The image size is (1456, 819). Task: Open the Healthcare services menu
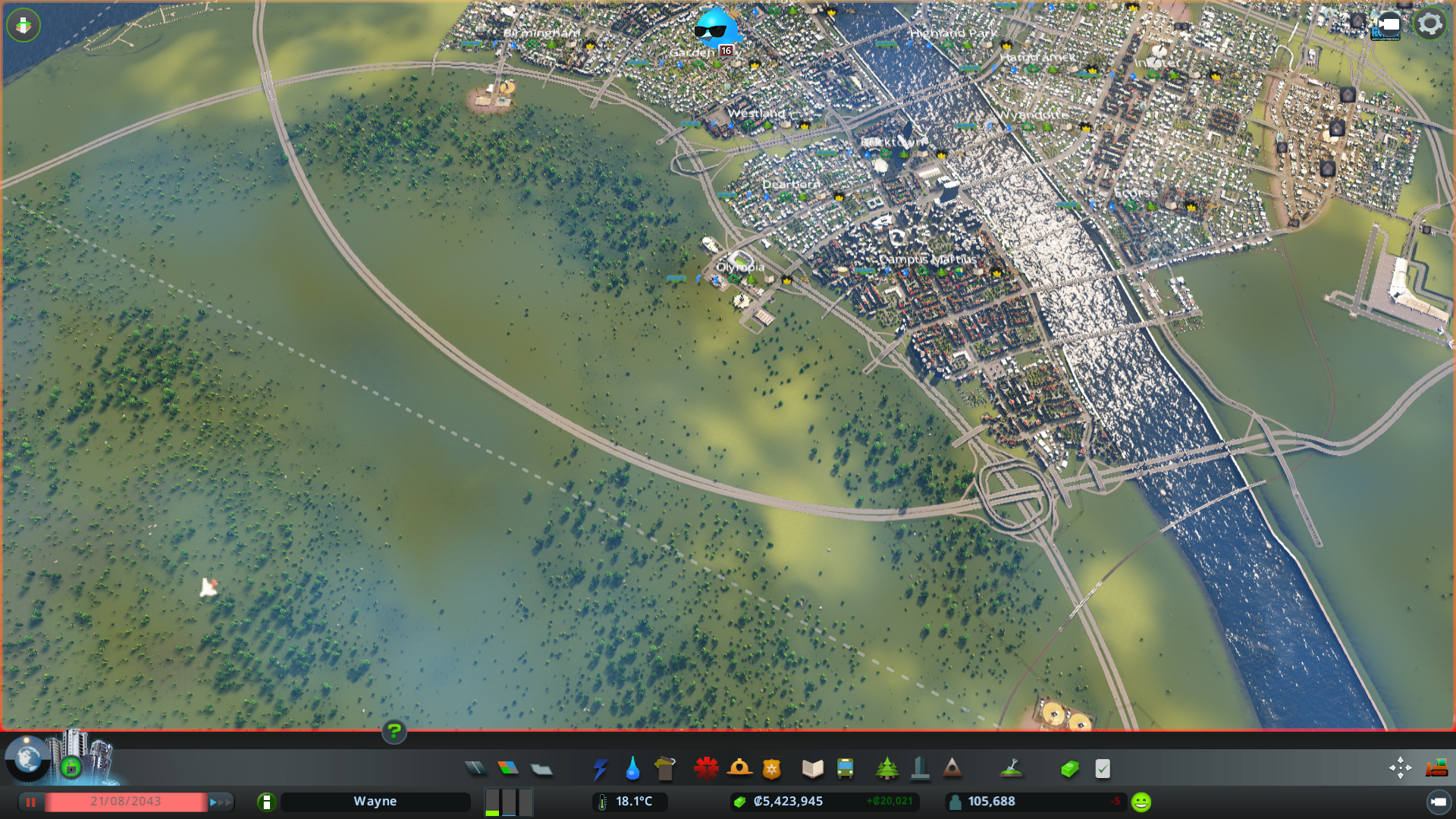tap(705, 768)
